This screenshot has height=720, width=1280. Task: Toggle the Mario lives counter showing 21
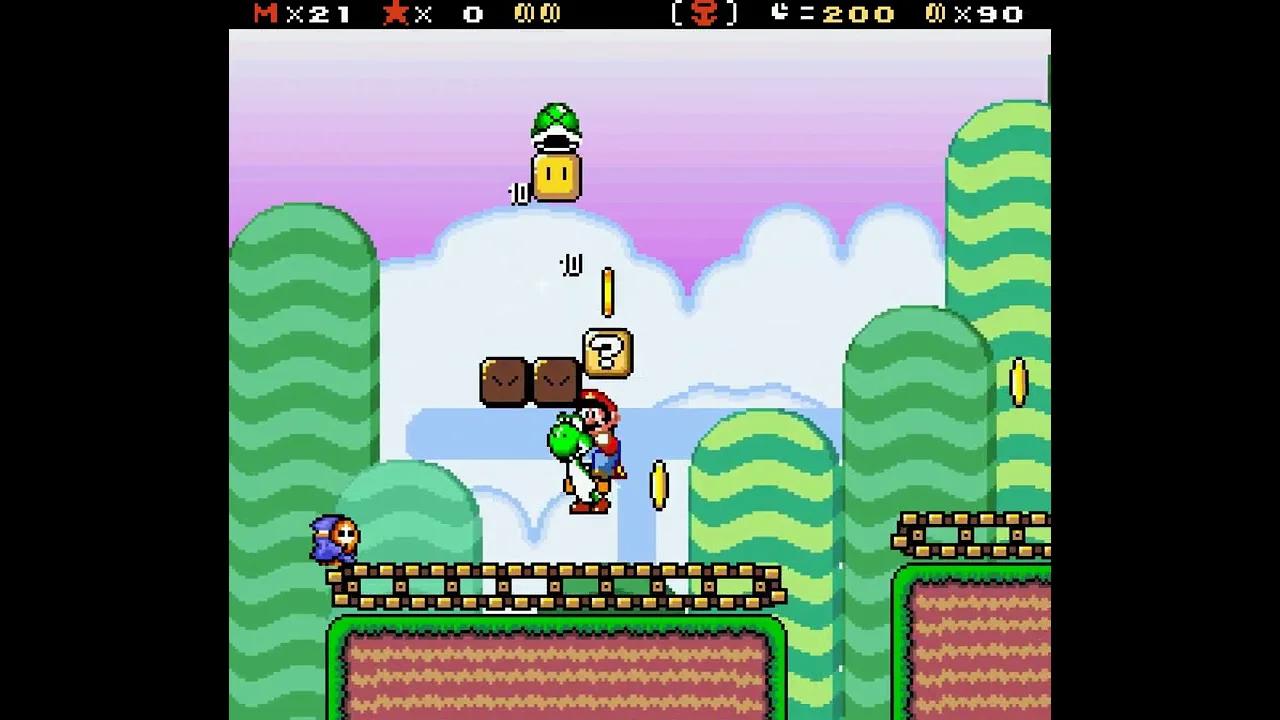(x=295, y=14)
